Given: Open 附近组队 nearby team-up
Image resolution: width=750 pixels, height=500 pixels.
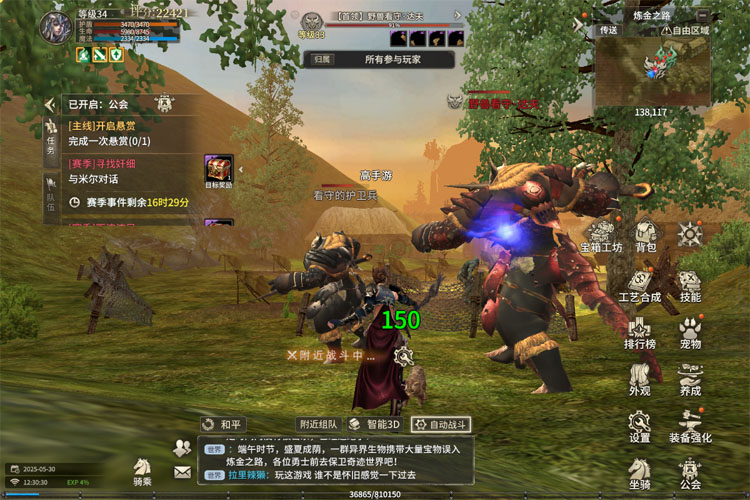Looking at the screenshot, I should [318, 424].
